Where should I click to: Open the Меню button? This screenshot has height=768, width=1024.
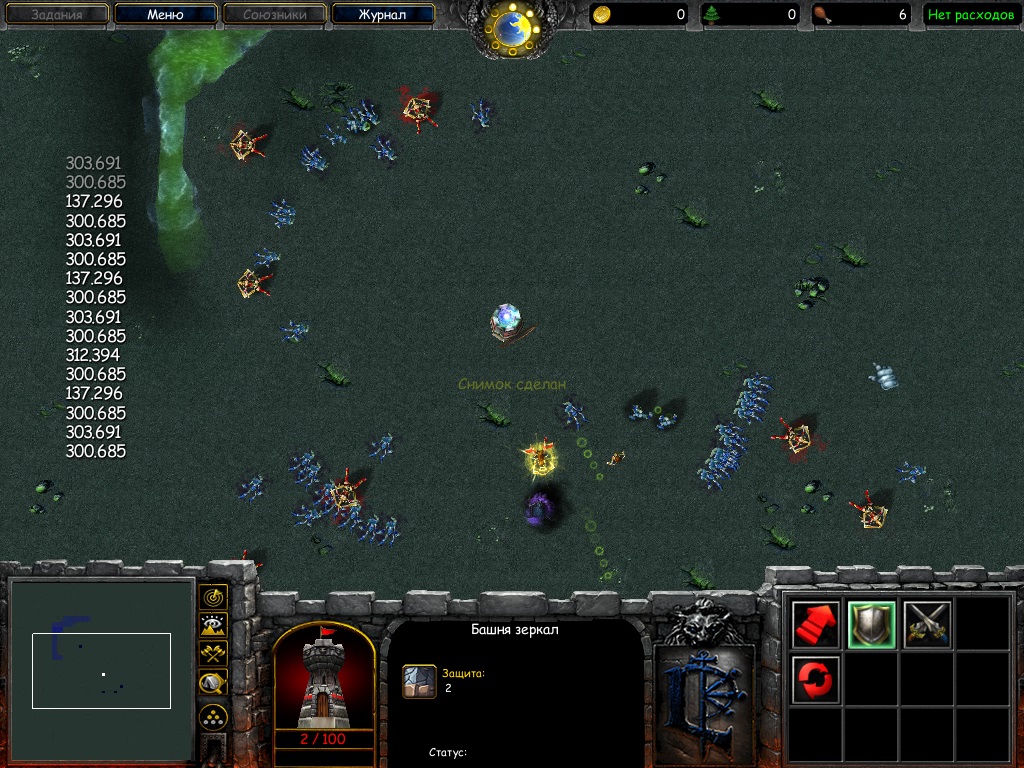point(165,15)
